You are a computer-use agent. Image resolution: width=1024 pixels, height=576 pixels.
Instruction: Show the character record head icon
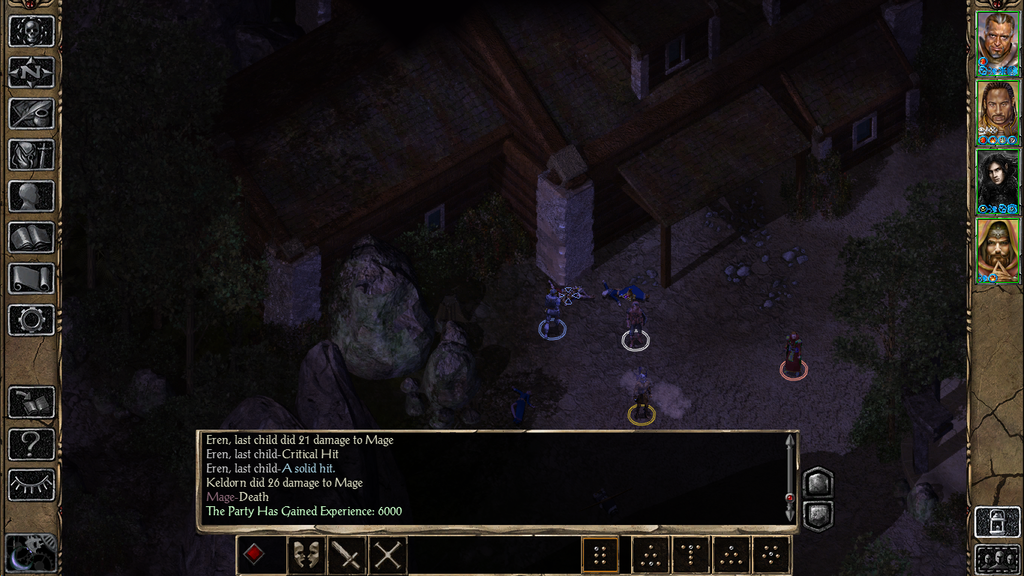point(31,196)
